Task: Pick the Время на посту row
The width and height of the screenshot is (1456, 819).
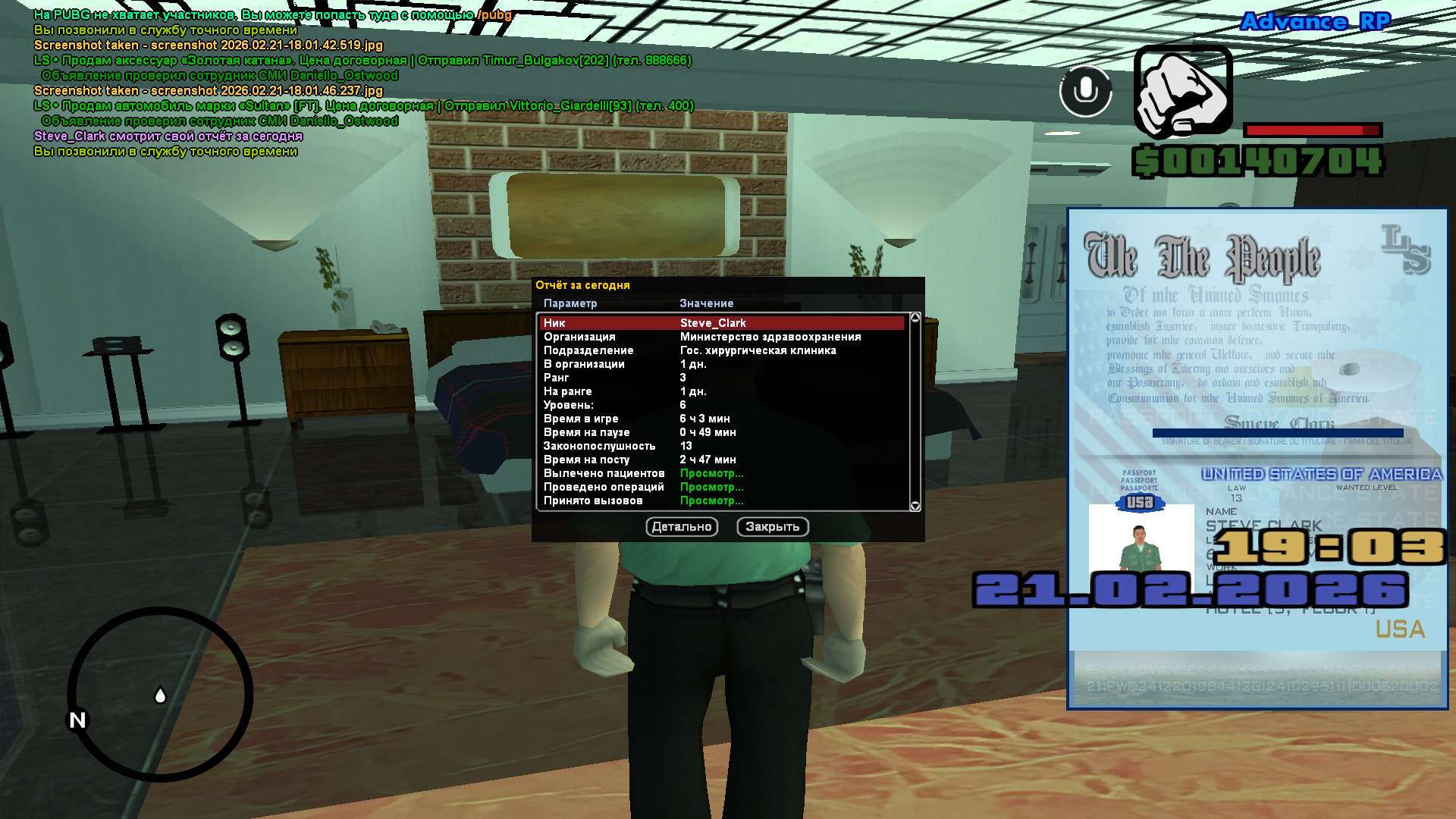Action: pos(721,460)
